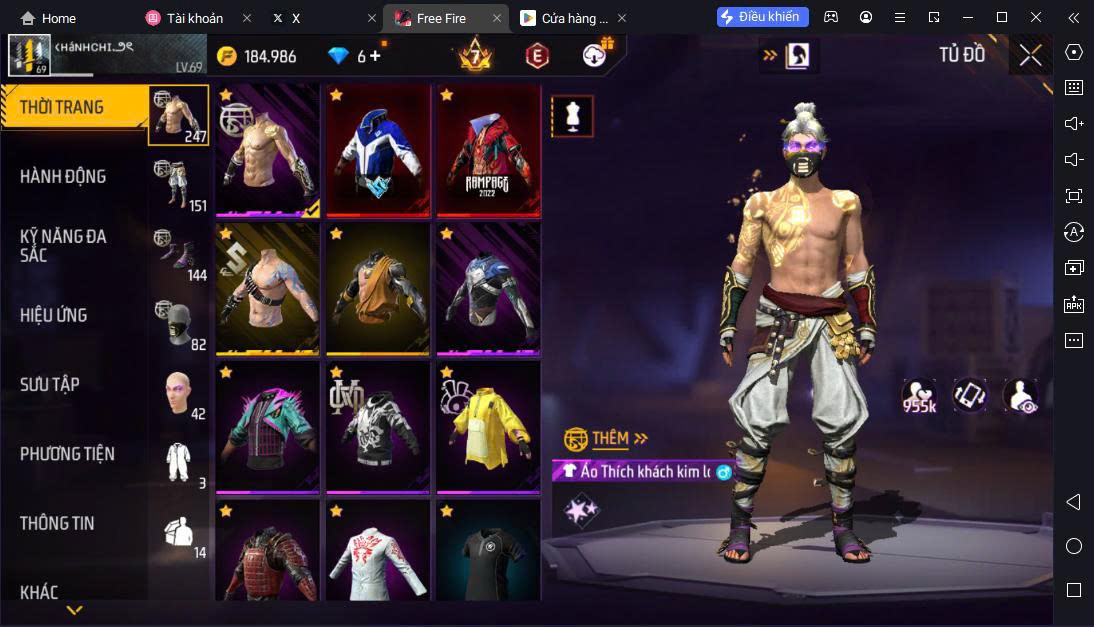Choose the blue and white jacket

377,150
